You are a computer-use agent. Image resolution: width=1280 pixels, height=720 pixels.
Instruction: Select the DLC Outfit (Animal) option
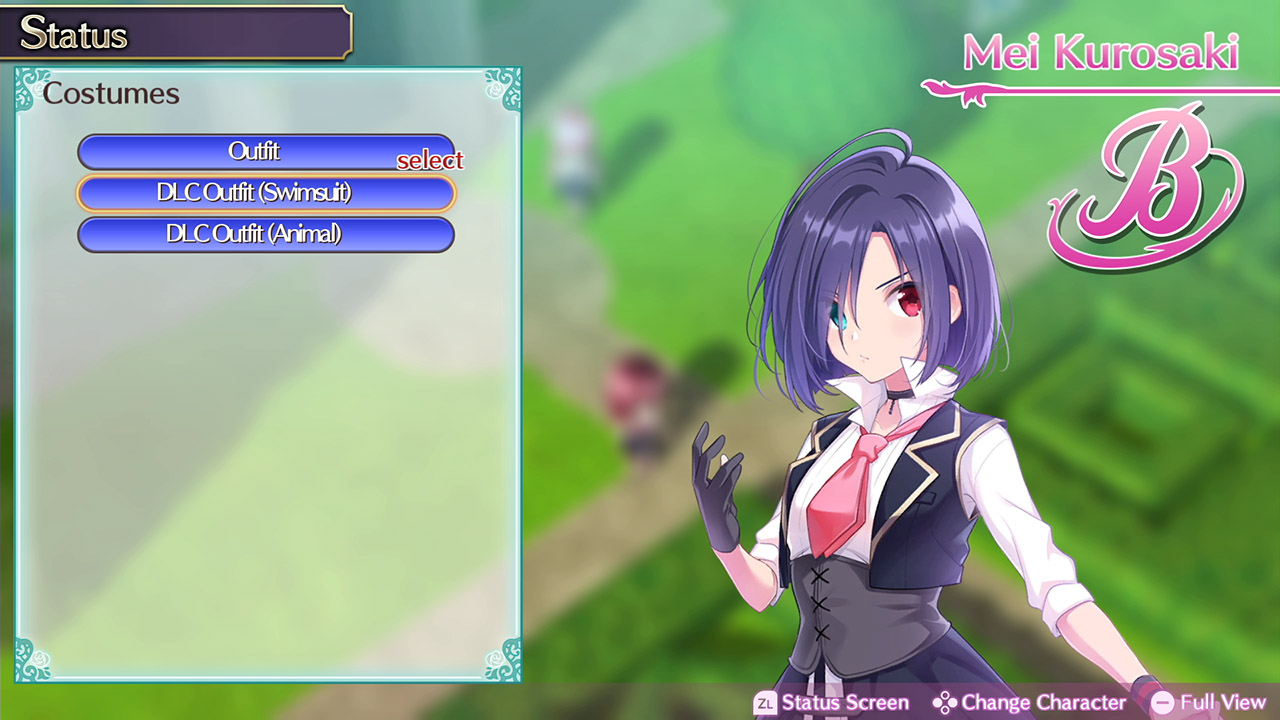(x=266, y=235)
